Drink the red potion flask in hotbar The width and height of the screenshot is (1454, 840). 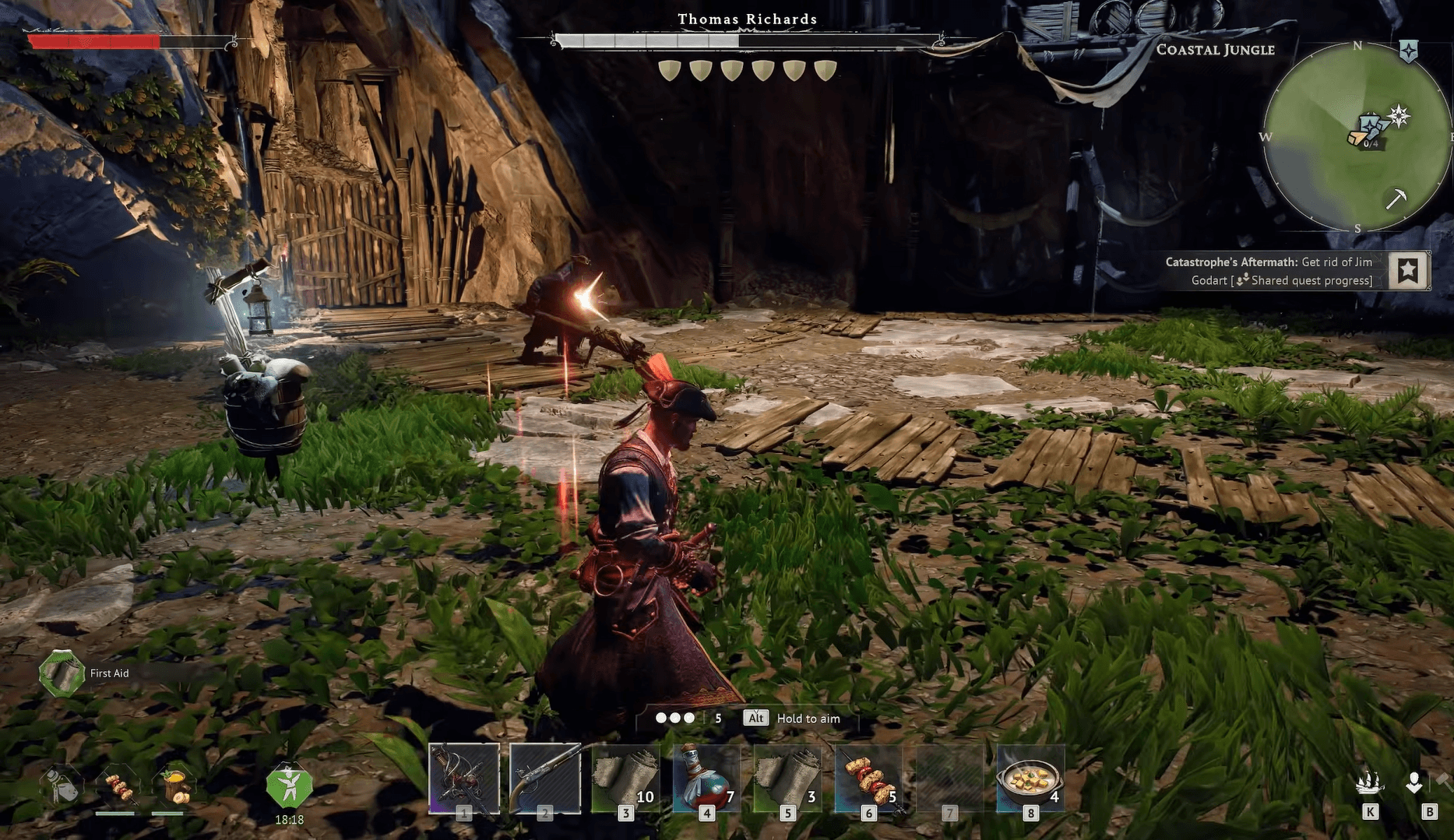click(706, 778)
